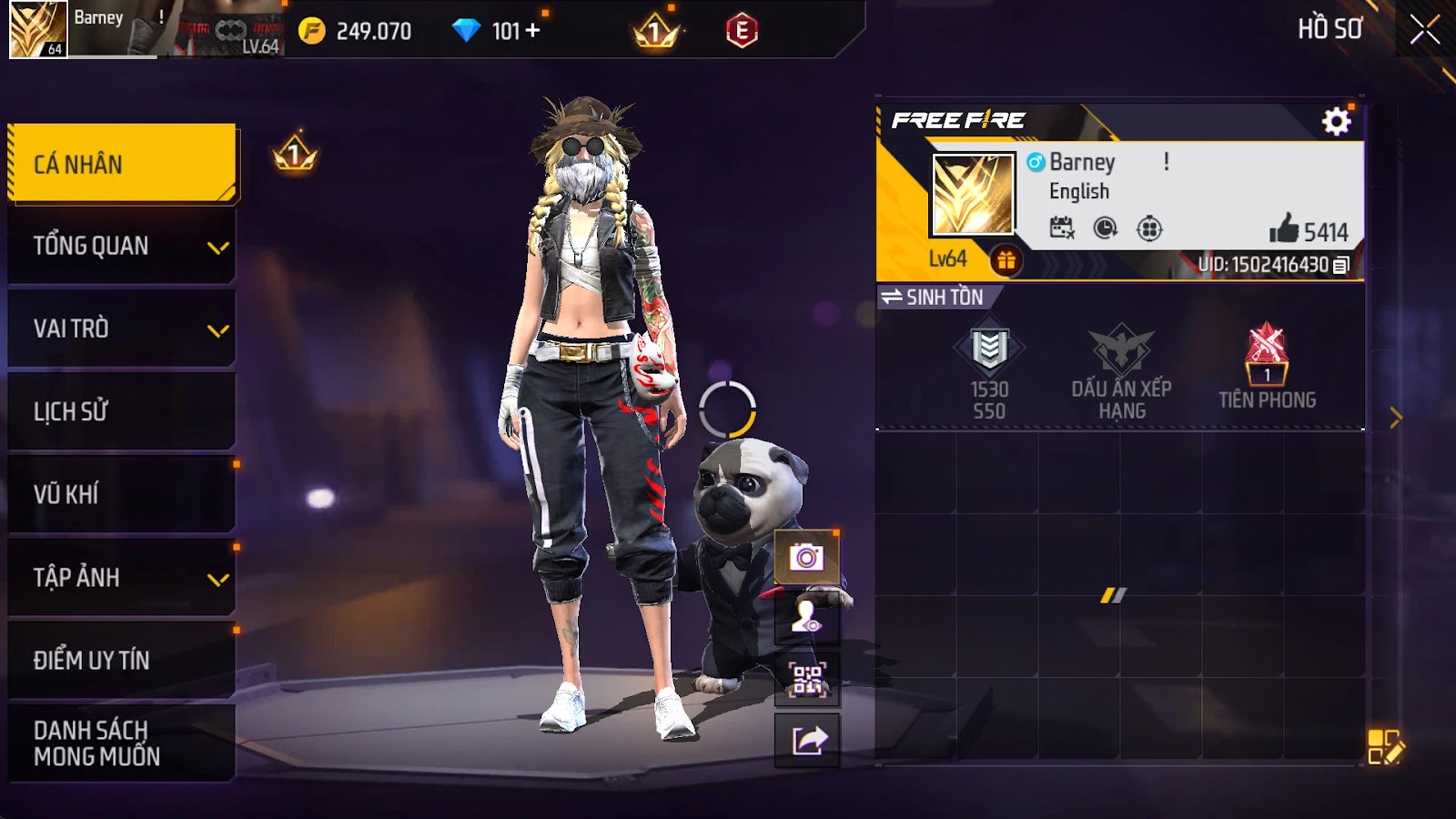Viewport: 1456px width, 819px height.
Task: Add diamonds with the plus button
Action: pos(533,30)
